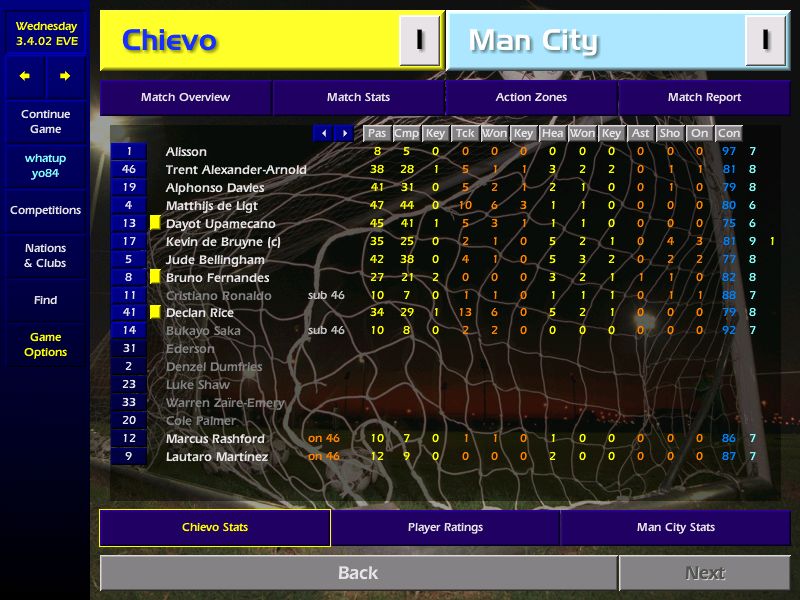Go back with the sidebar left arrow
This screenshot has width=800, height=600.
tap(25, 76)
